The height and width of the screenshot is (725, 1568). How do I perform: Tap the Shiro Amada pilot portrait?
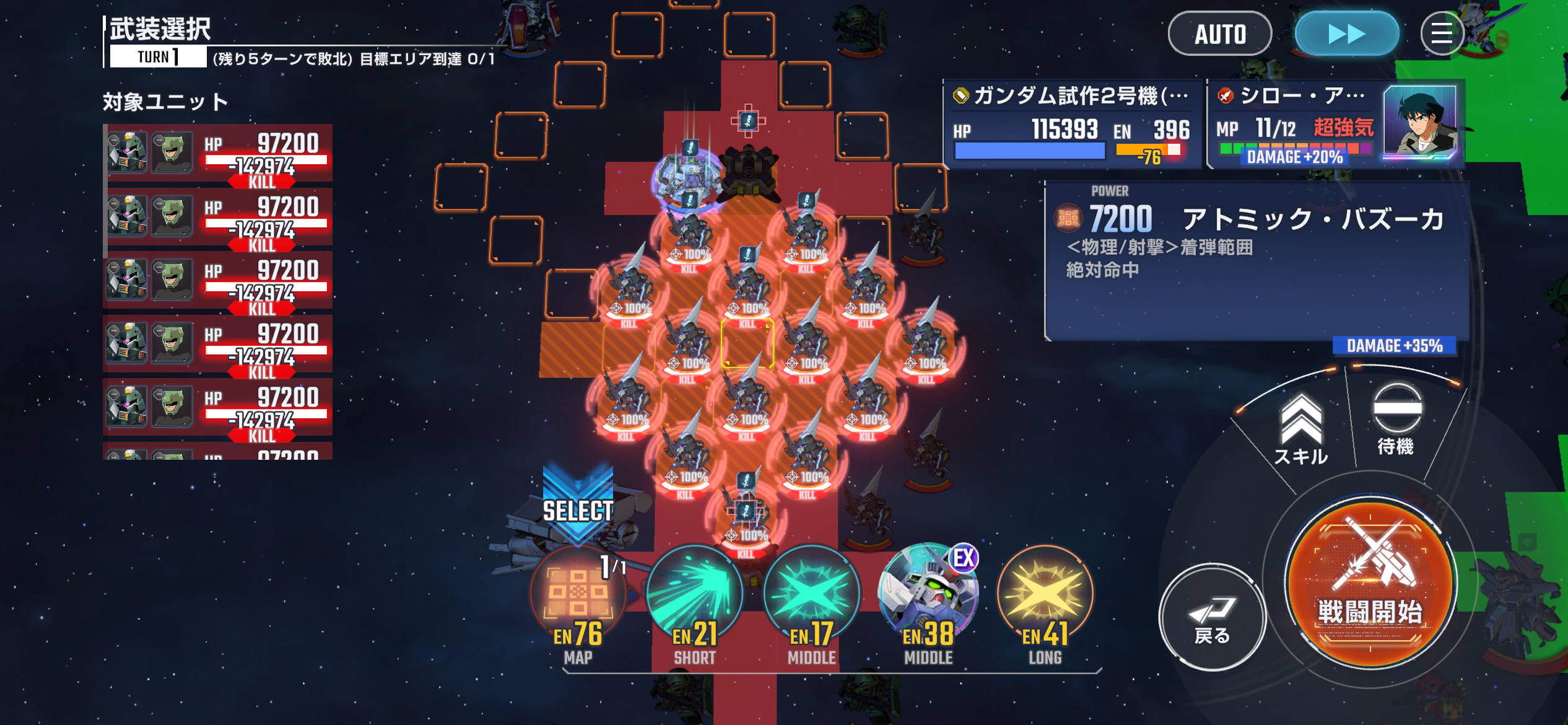point(1419,123)
